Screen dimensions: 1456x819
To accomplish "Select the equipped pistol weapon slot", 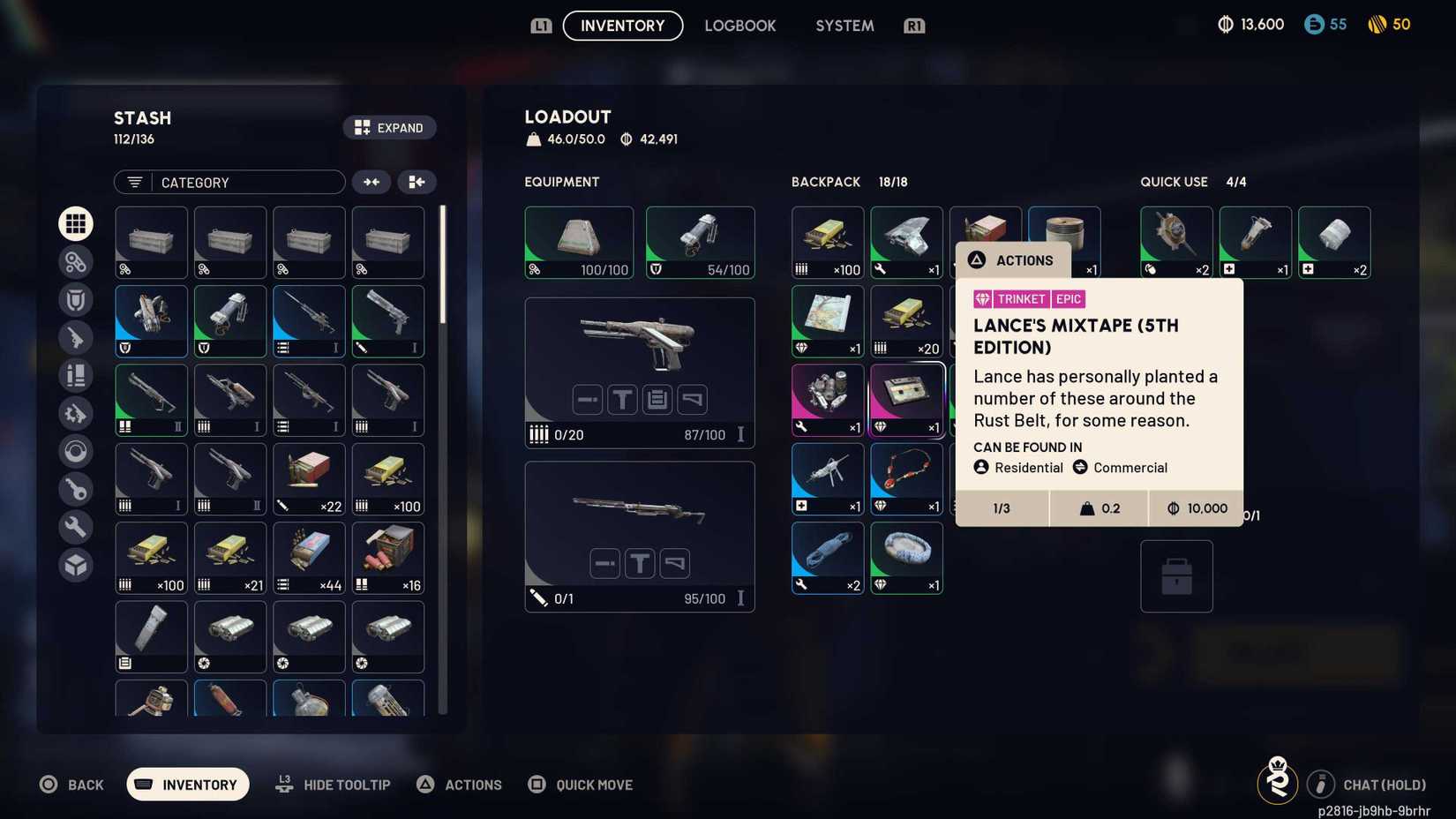I will pos(639,372).
